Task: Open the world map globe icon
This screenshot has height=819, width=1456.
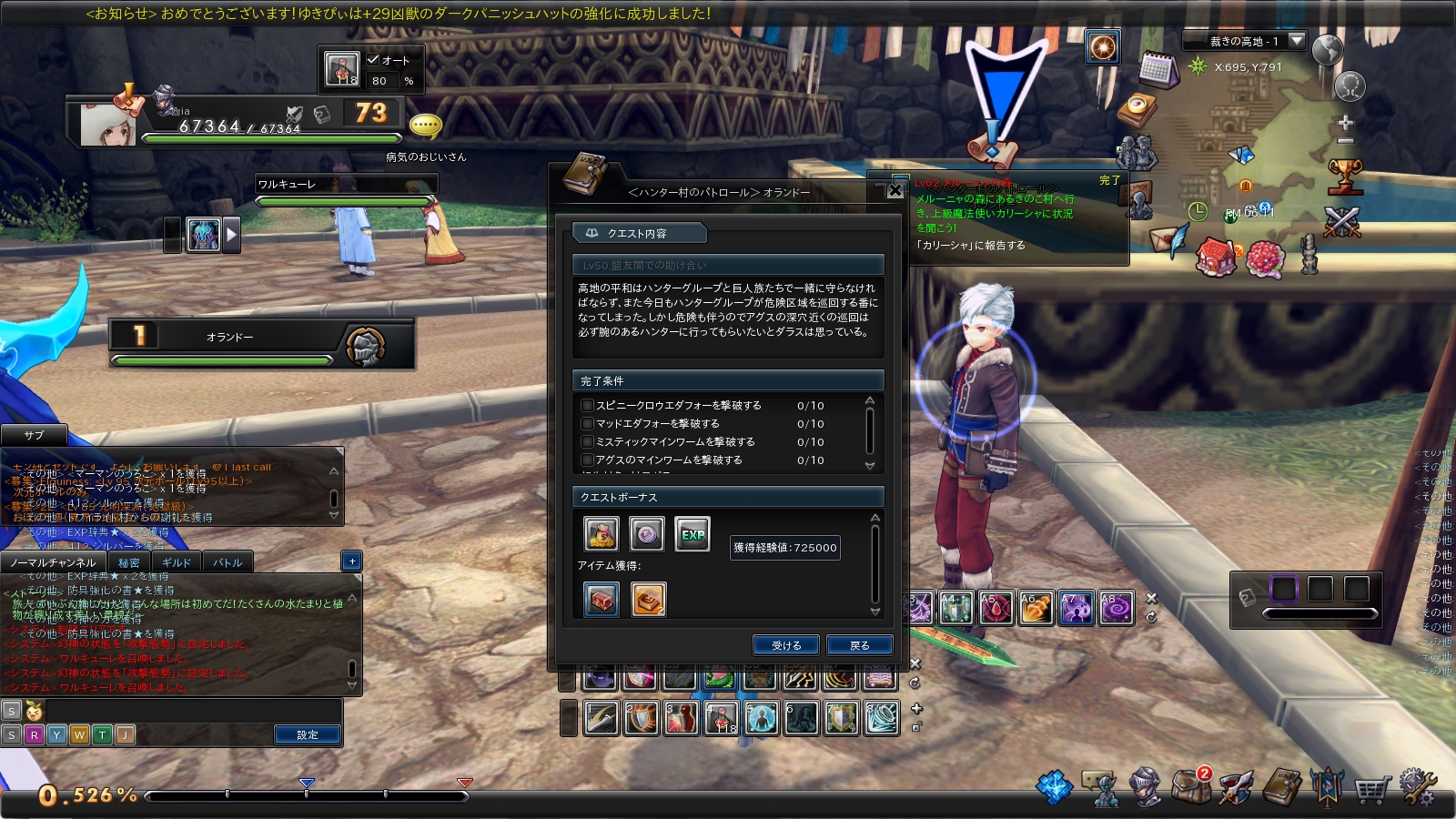Action: tap(1328, 49)
